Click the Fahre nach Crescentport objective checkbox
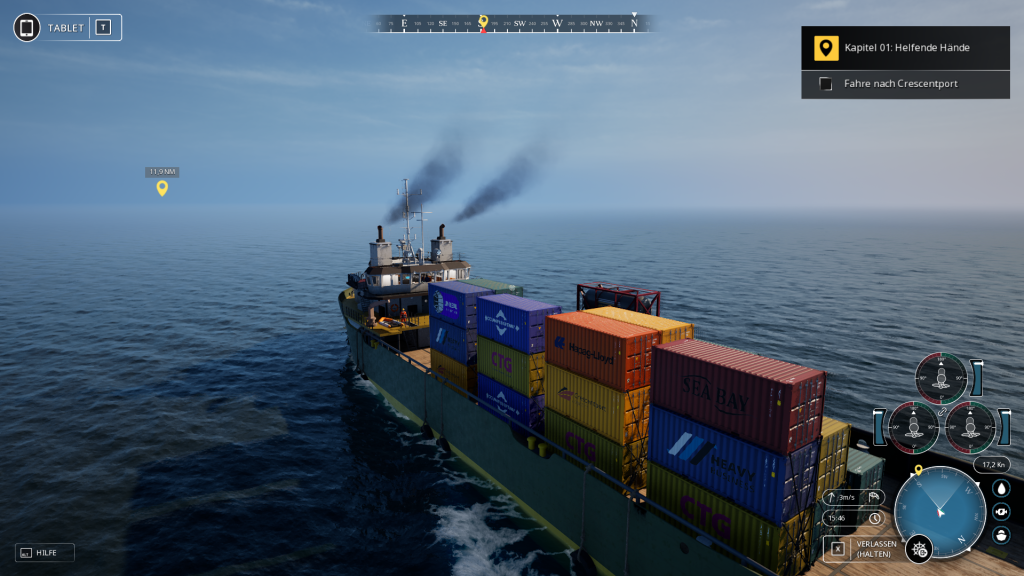Image resolution: width=1024 pixels, height=576 pixels. coord(825,84)
